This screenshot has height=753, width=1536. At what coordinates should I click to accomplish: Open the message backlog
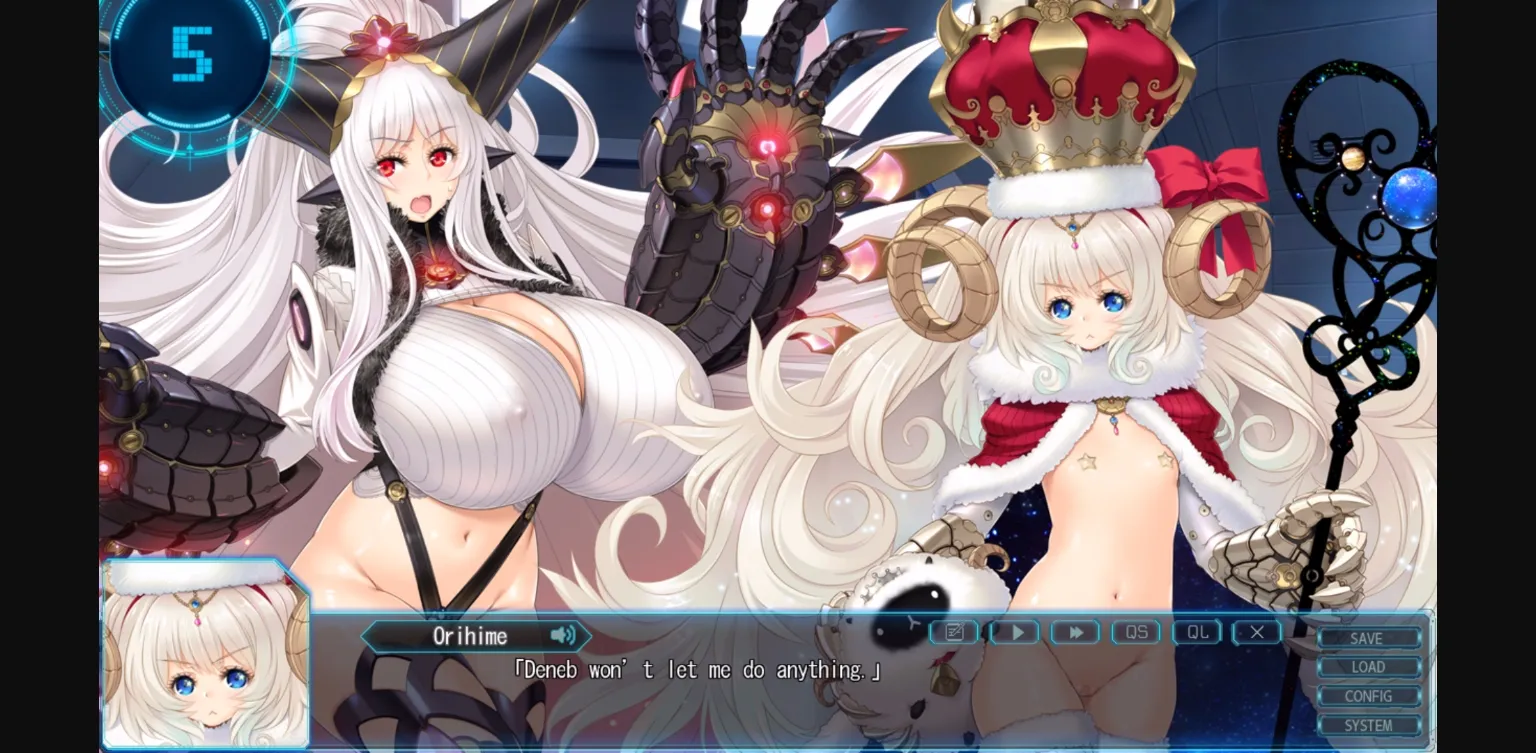[x=954, y=632]
